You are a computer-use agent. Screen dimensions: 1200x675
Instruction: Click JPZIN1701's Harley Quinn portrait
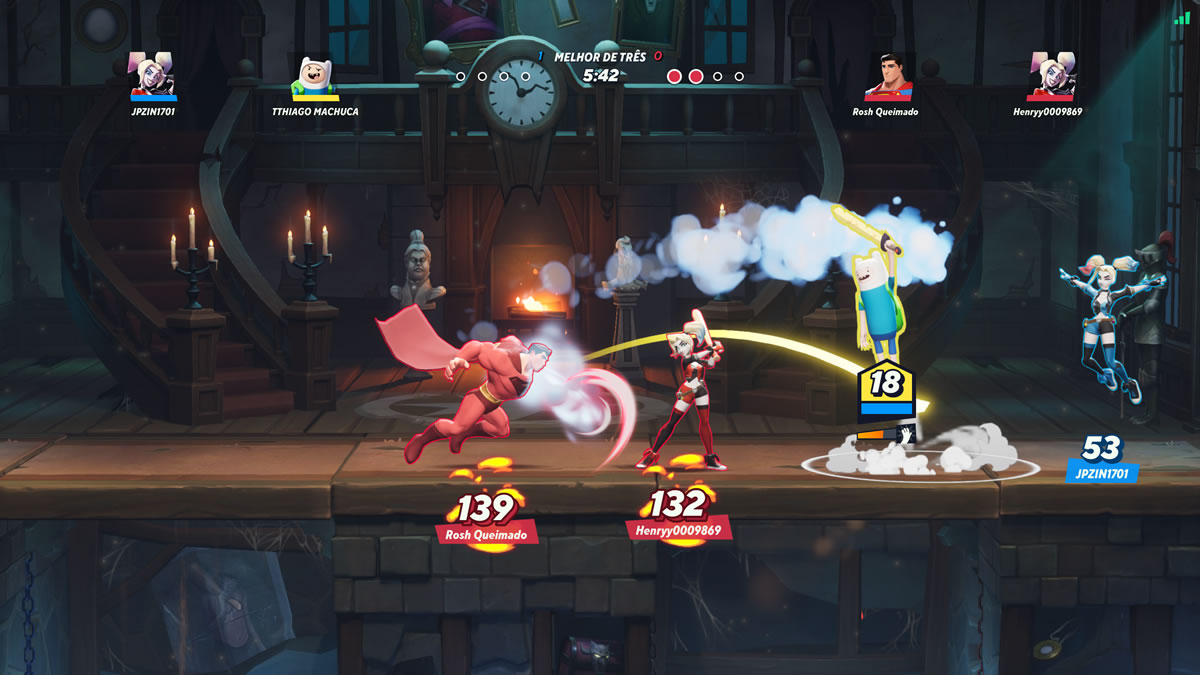[153, 75]
